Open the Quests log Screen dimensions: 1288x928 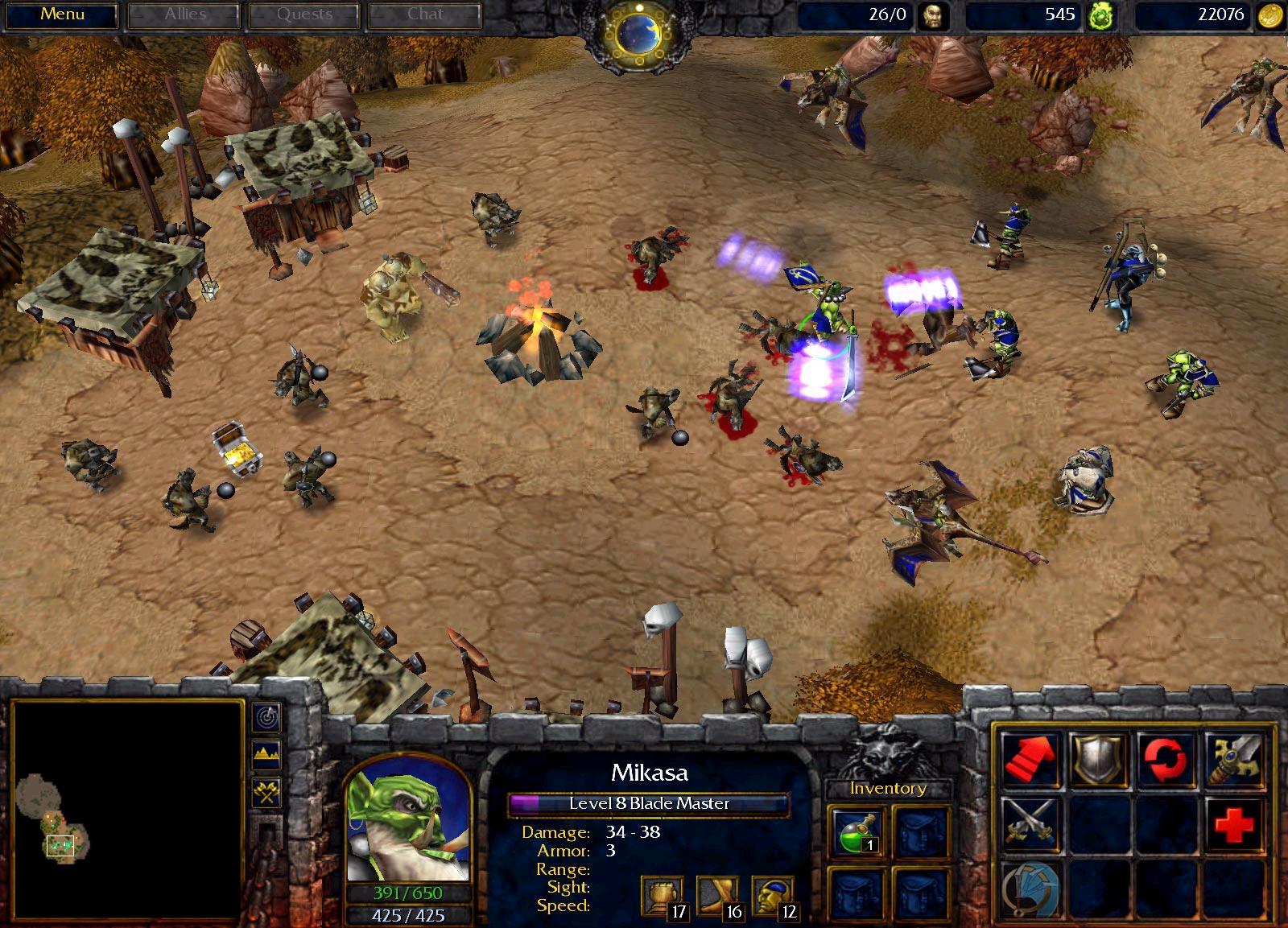pos(304,14)
